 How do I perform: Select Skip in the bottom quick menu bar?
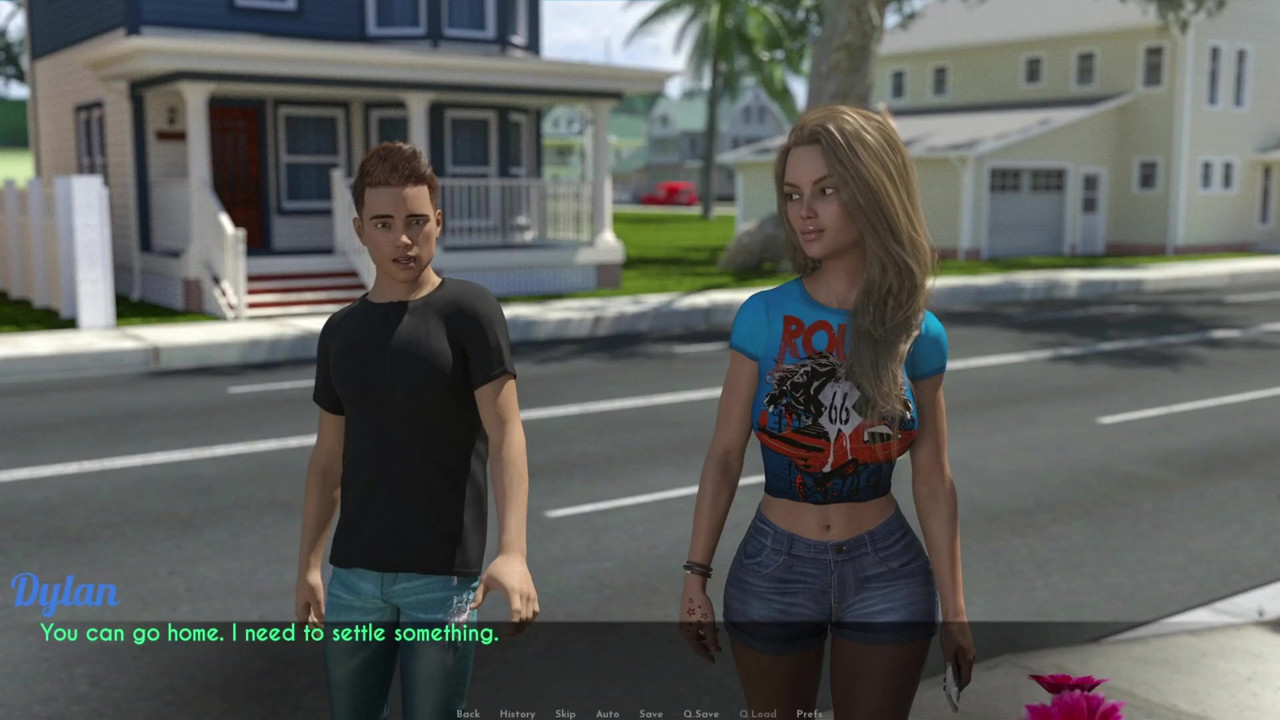click(565, 713)
